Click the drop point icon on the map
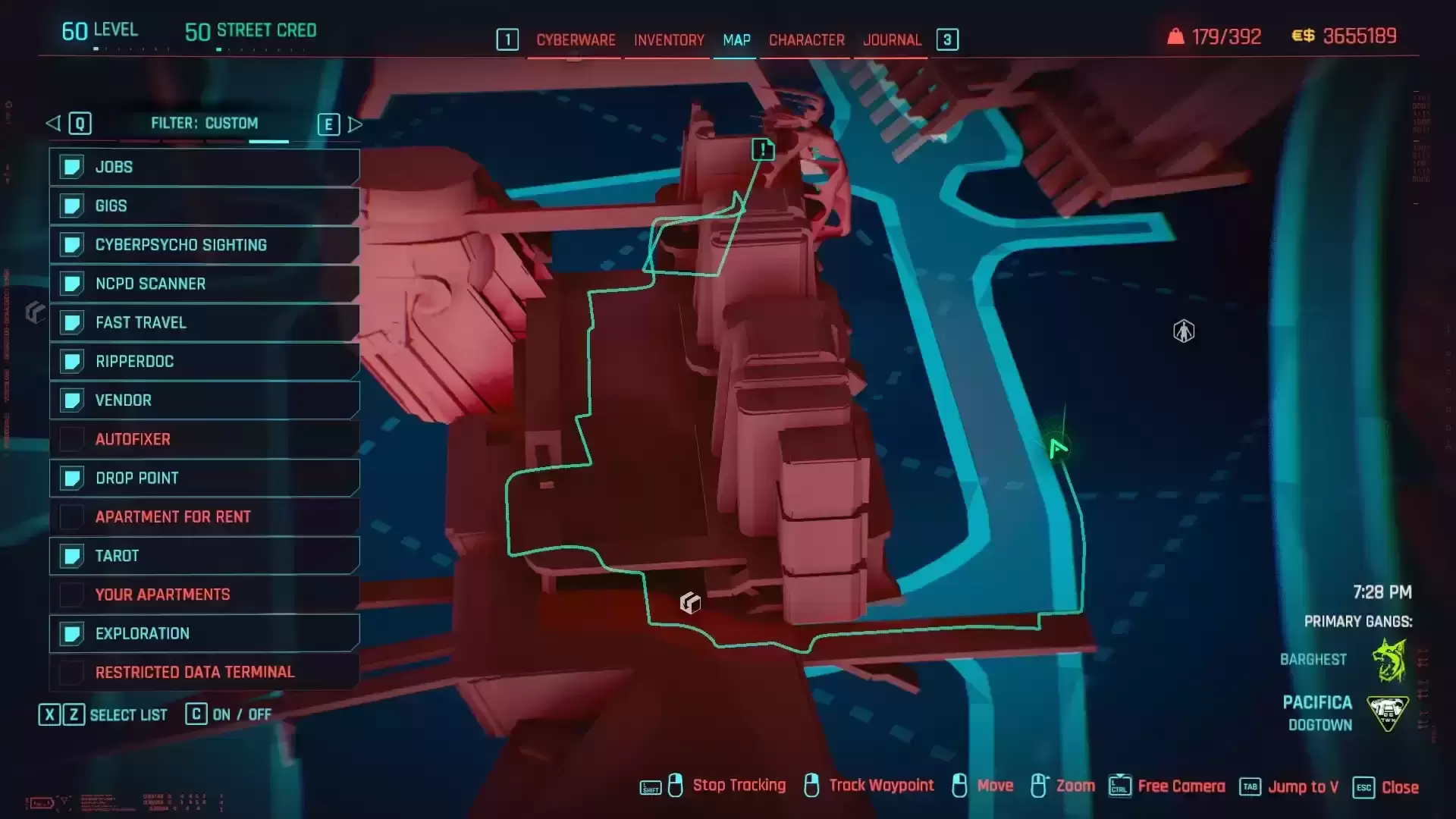The width and height of the screenshot is (1456, 819). point(689,601)
